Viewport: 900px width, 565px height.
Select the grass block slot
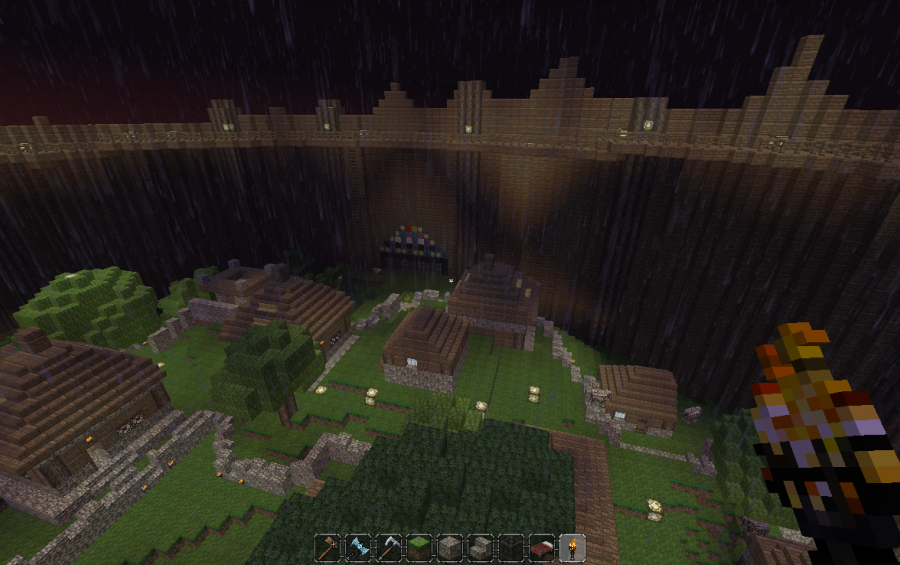click(418, 548)
